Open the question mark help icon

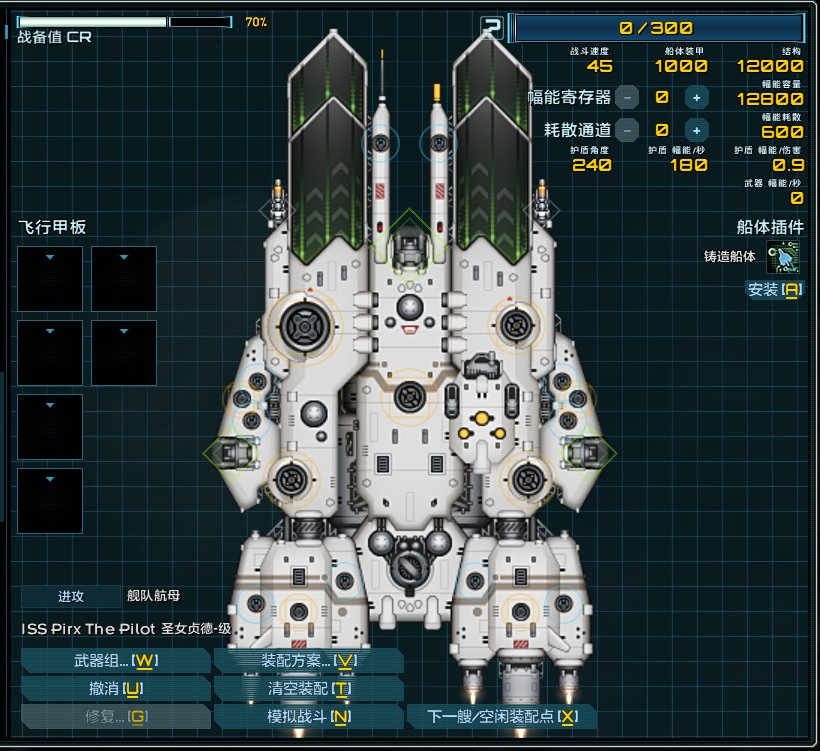tap(491, 27)
